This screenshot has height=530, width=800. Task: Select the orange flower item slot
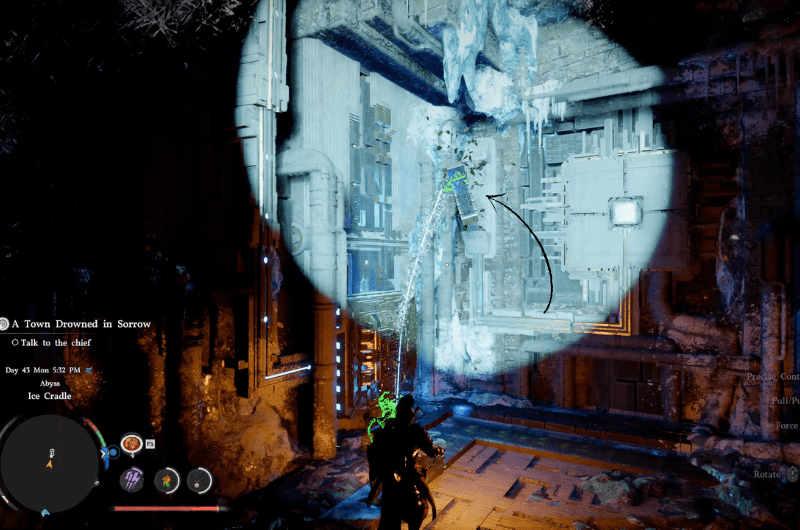pyautogui.click(x=166, y=480)
